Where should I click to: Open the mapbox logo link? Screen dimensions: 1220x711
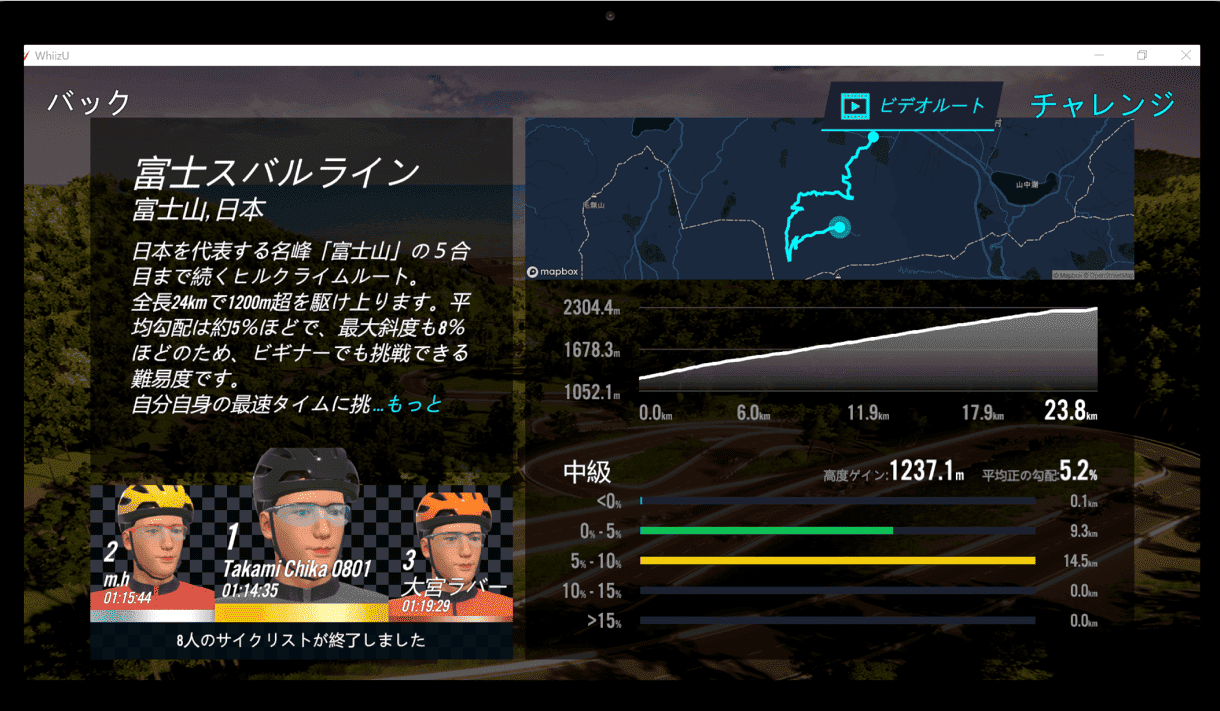click(553, 272)
